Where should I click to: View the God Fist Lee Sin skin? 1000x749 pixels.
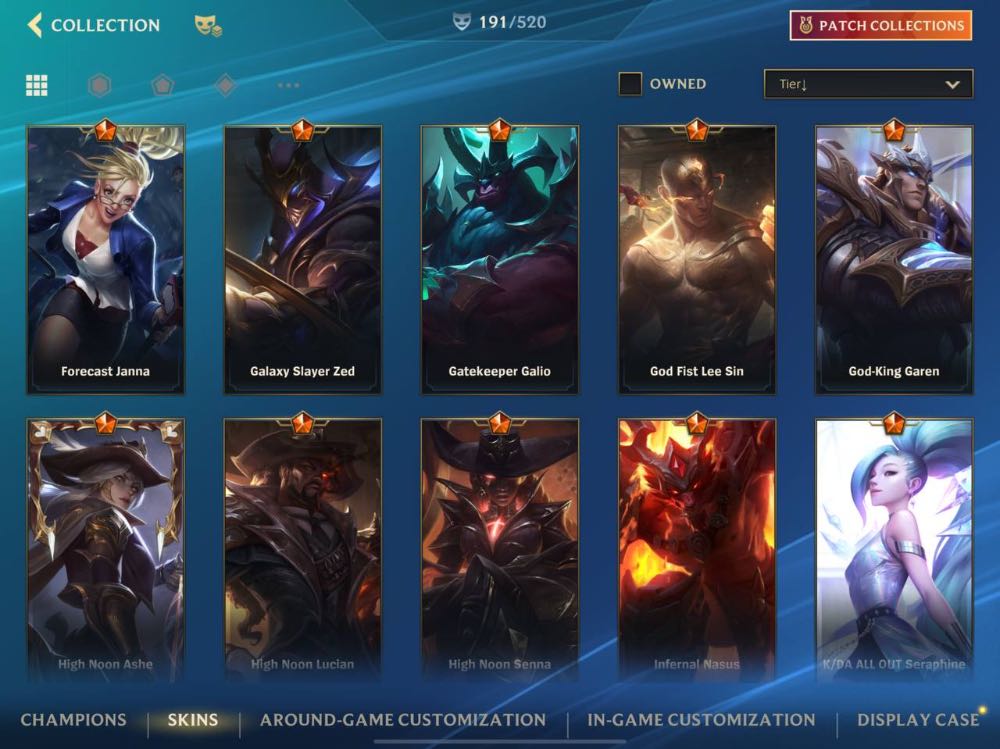(697, 260)
